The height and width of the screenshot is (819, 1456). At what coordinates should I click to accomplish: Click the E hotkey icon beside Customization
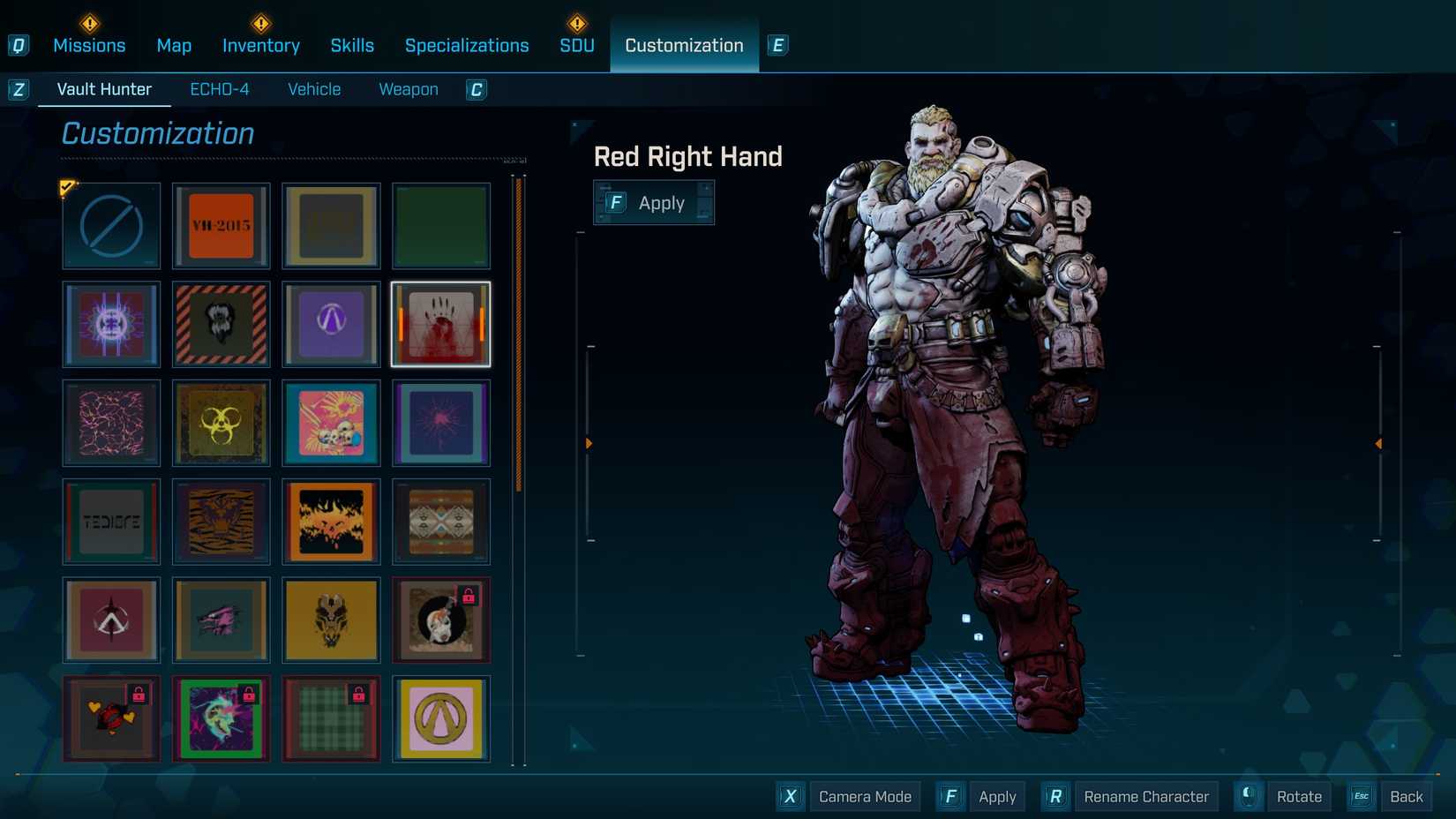pos(777,45)
